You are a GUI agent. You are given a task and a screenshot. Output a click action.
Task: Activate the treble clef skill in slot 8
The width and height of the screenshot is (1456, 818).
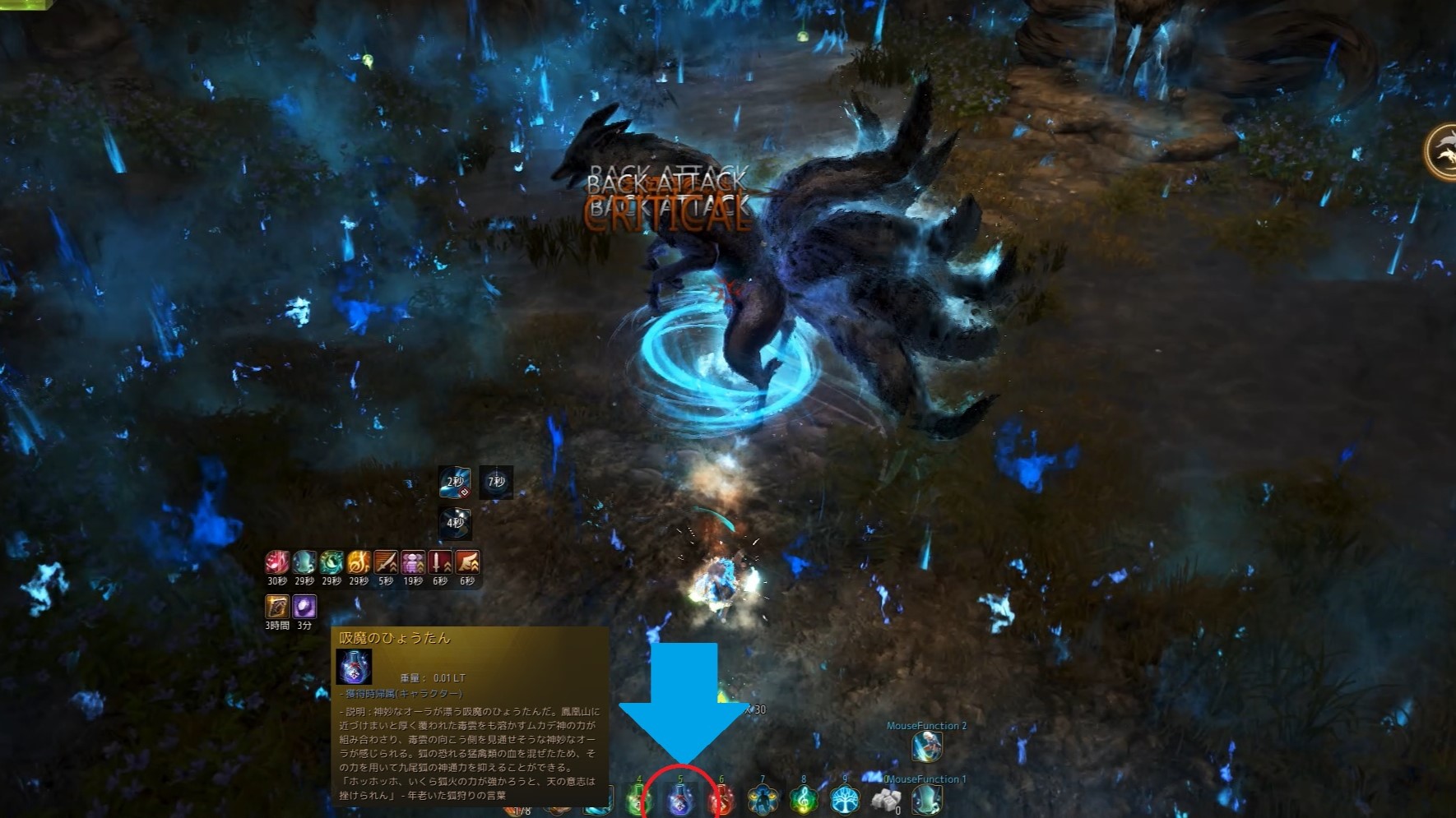point(804,799)
